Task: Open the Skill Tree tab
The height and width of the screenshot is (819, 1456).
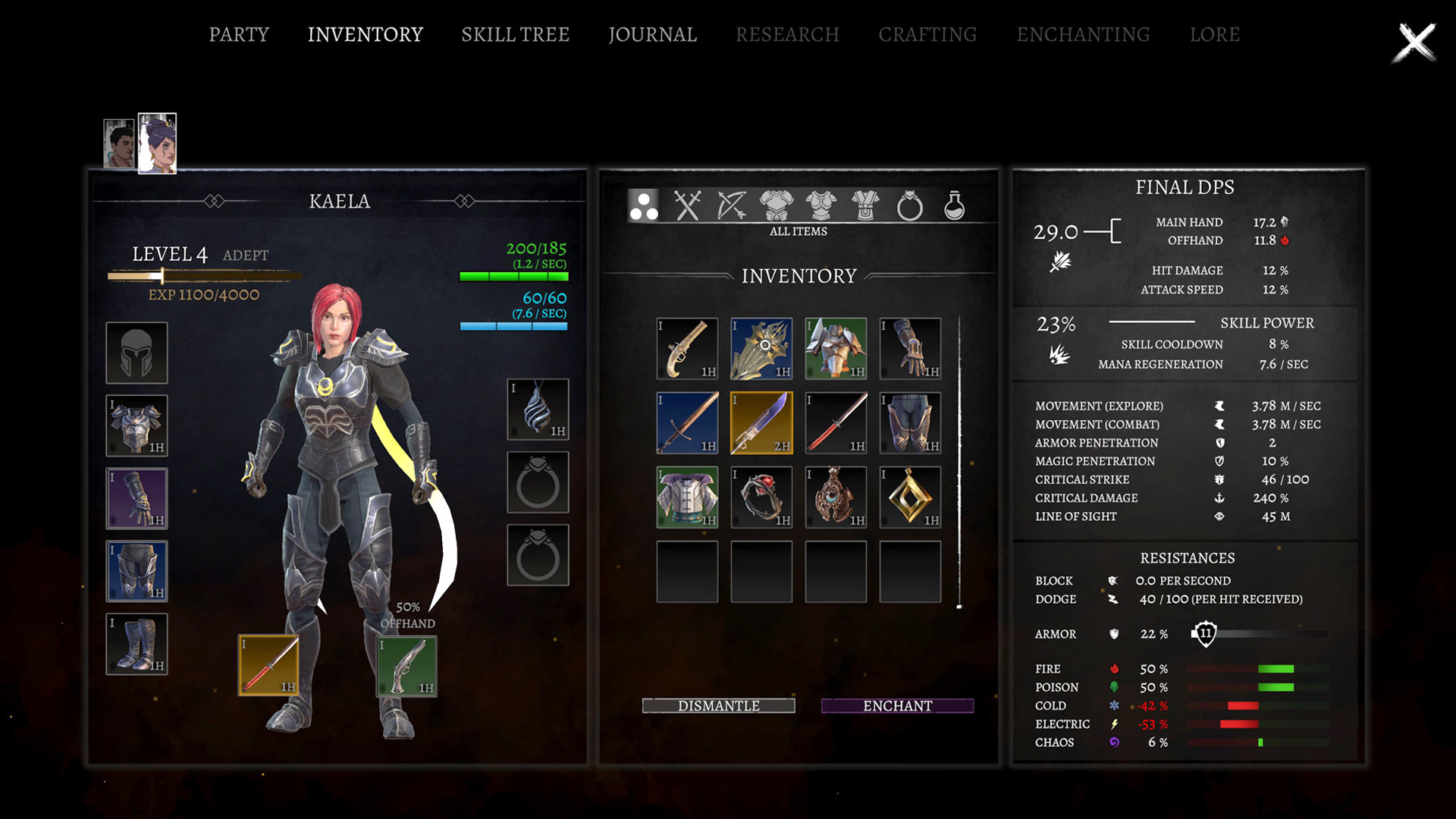Action: pyautogui.click(x=515, y=35)
